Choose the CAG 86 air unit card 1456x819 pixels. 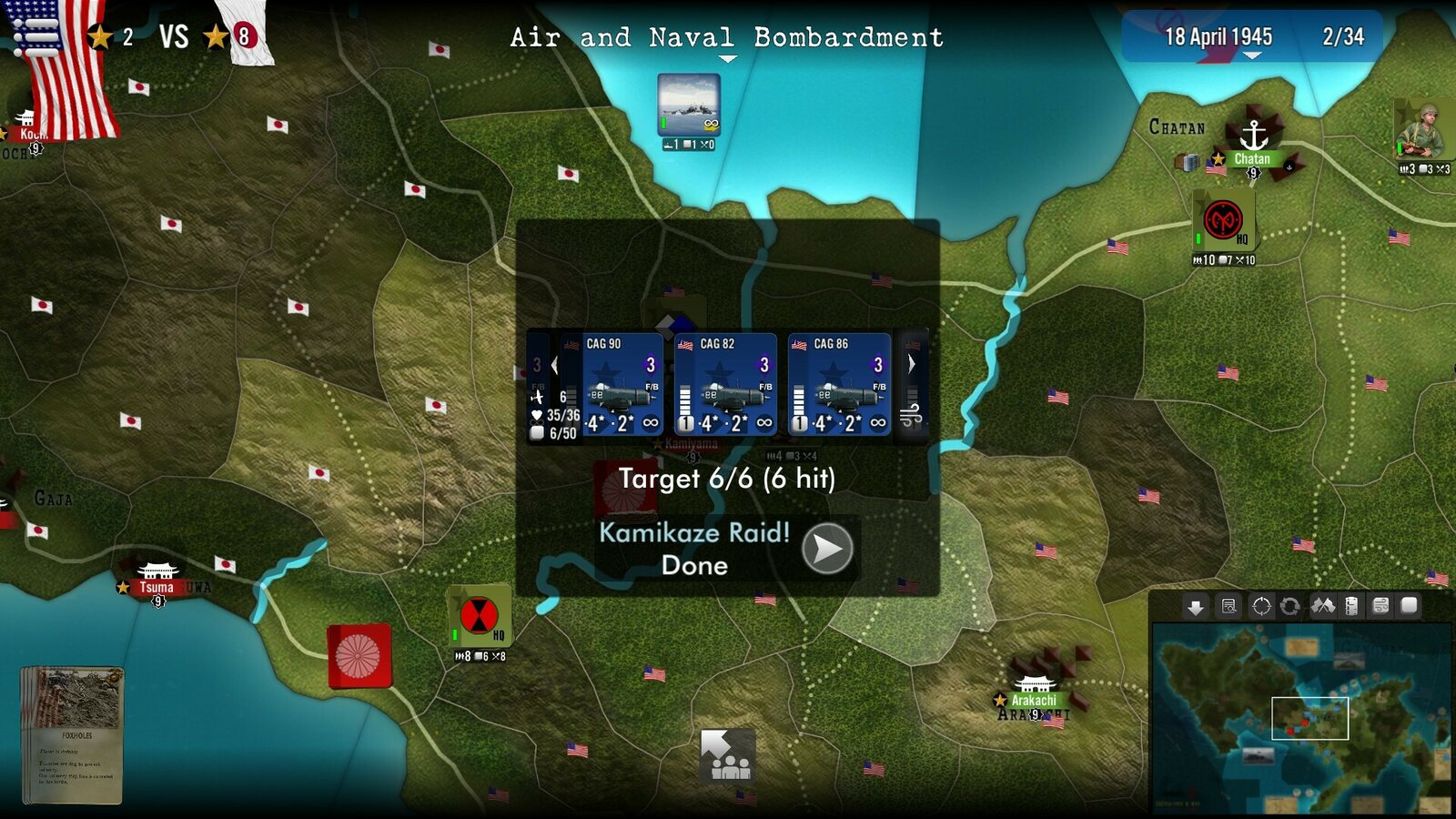pyautogui.click(x=839, y=384)
